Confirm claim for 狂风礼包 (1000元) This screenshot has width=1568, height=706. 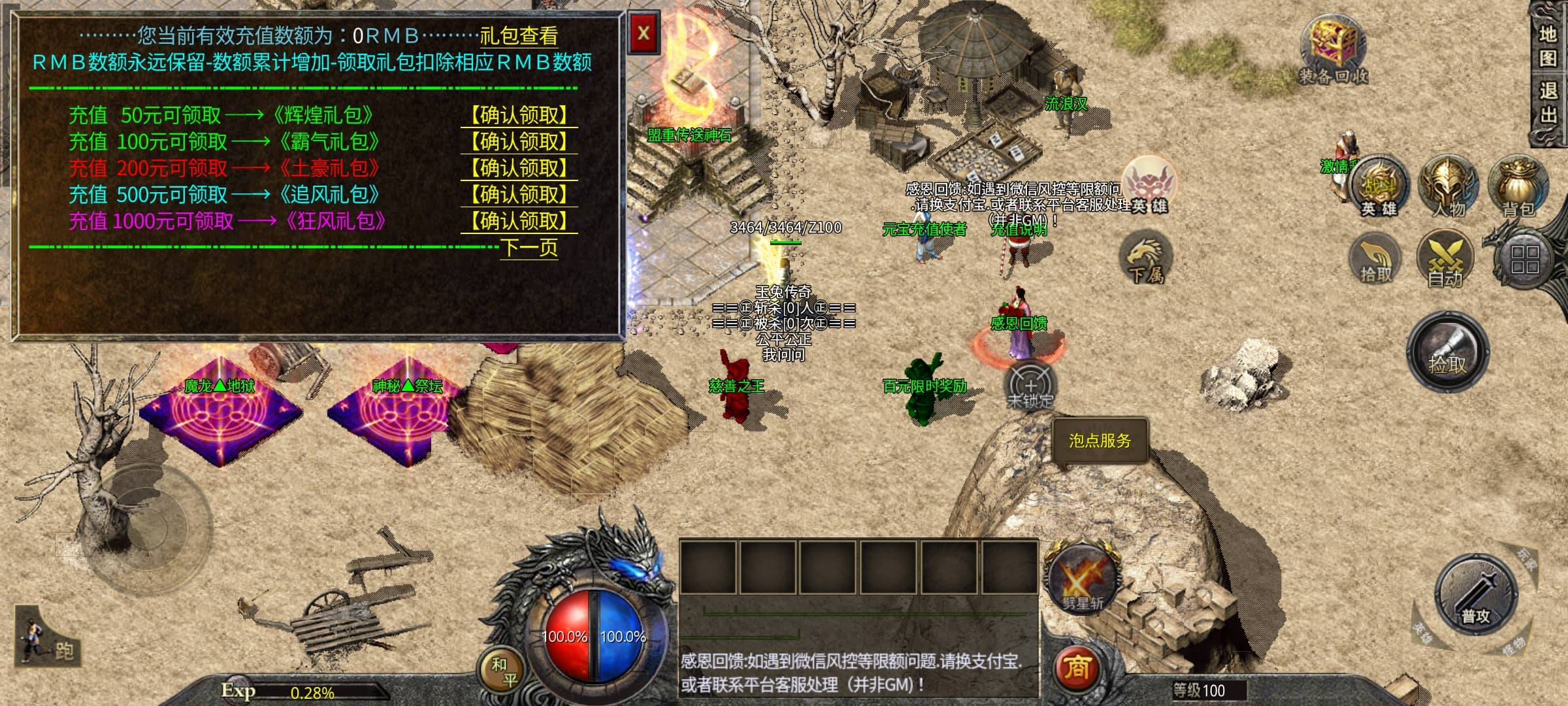[519, 221]
